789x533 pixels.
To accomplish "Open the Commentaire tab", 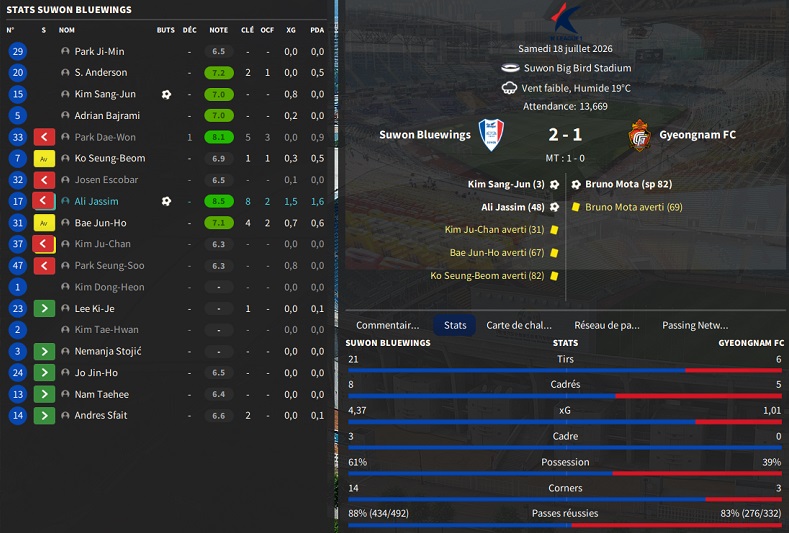I will (x=387, y=325).
